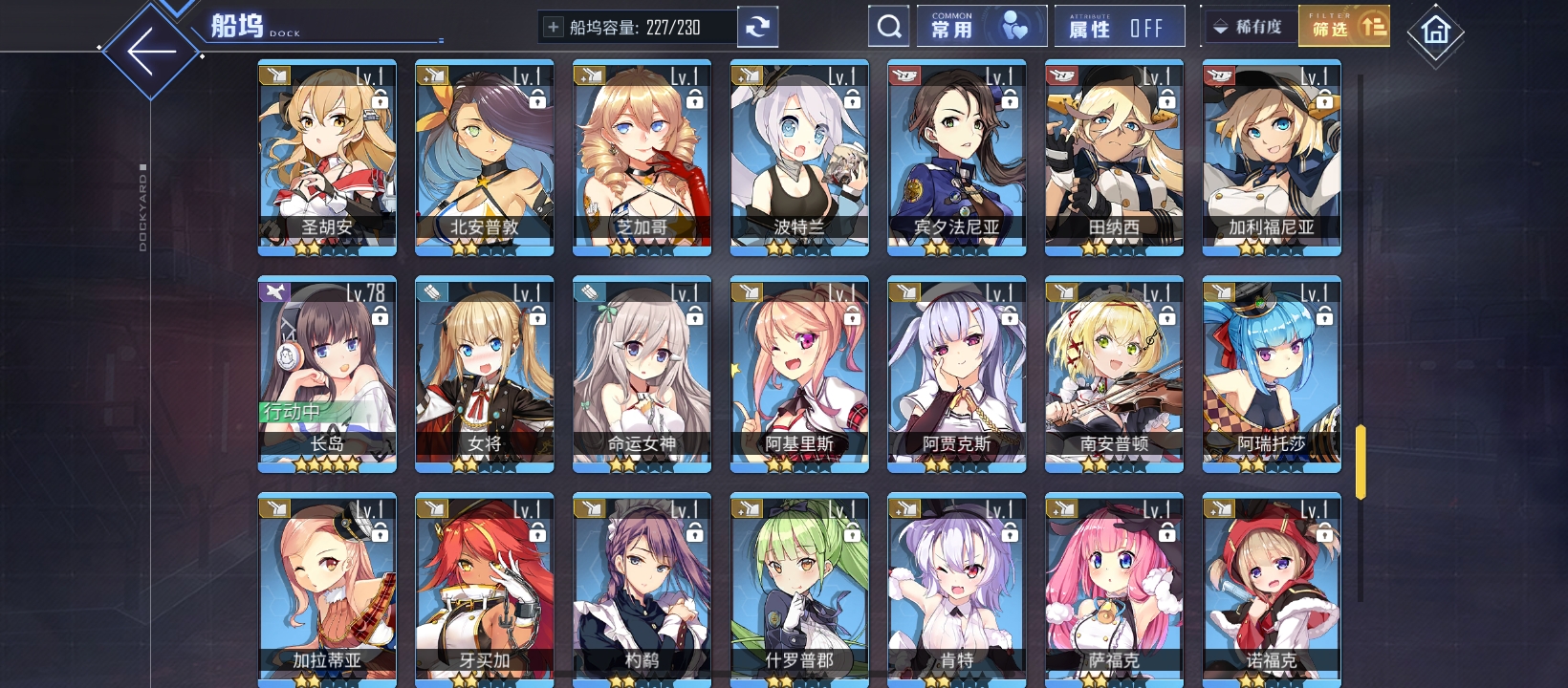The width and height of the screenshot is (1568, 688).
Task: Pick the 阿瑞托莎 ship card
Action: (x=1272, y=375)
